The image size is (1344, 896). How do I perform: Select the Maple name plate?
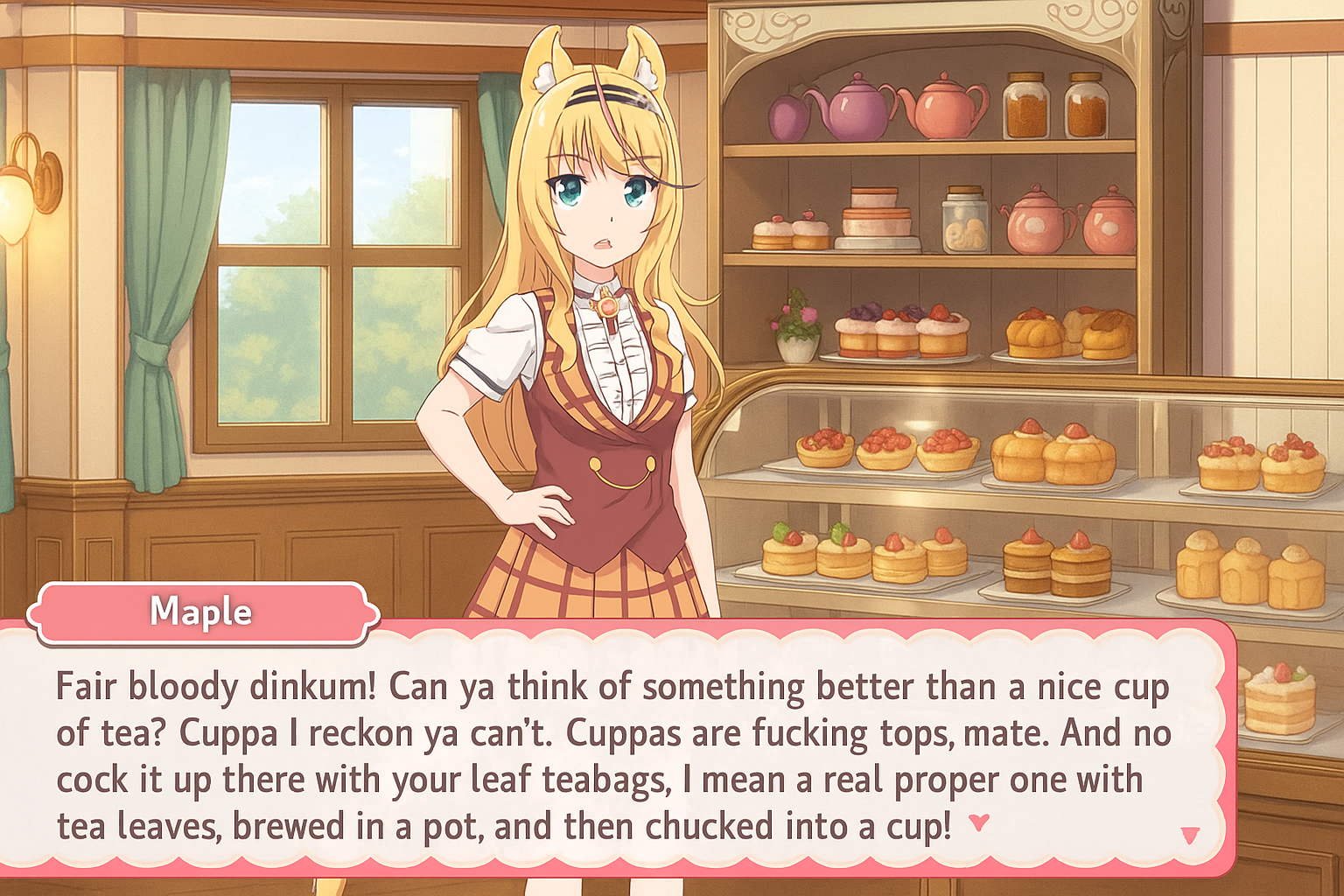tap(201, 612)
